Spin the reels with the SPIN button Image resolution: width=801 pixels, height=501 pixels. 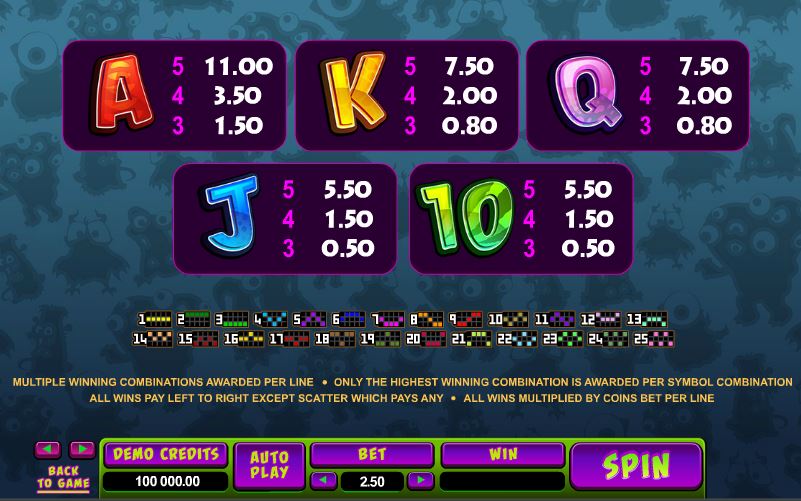(x=636, y=466)
